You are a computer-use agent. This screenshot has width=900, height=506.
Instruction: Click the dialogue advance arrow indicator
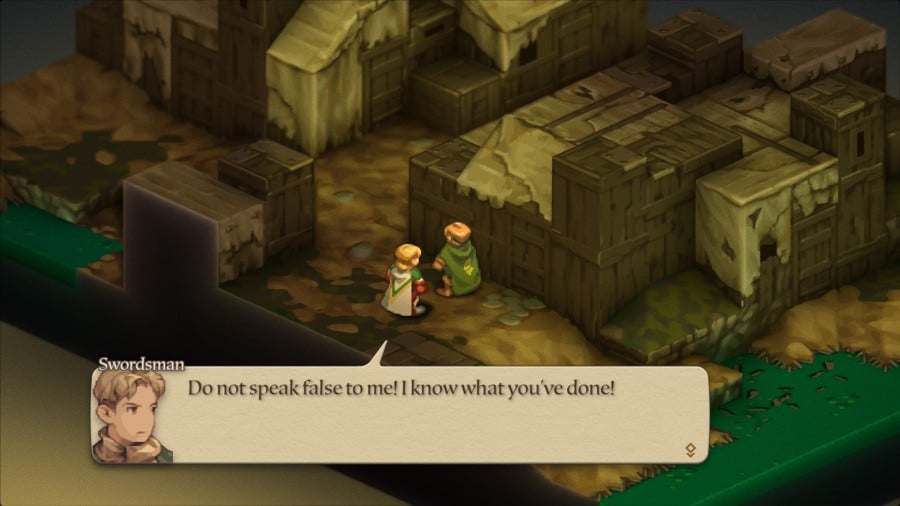690,449
